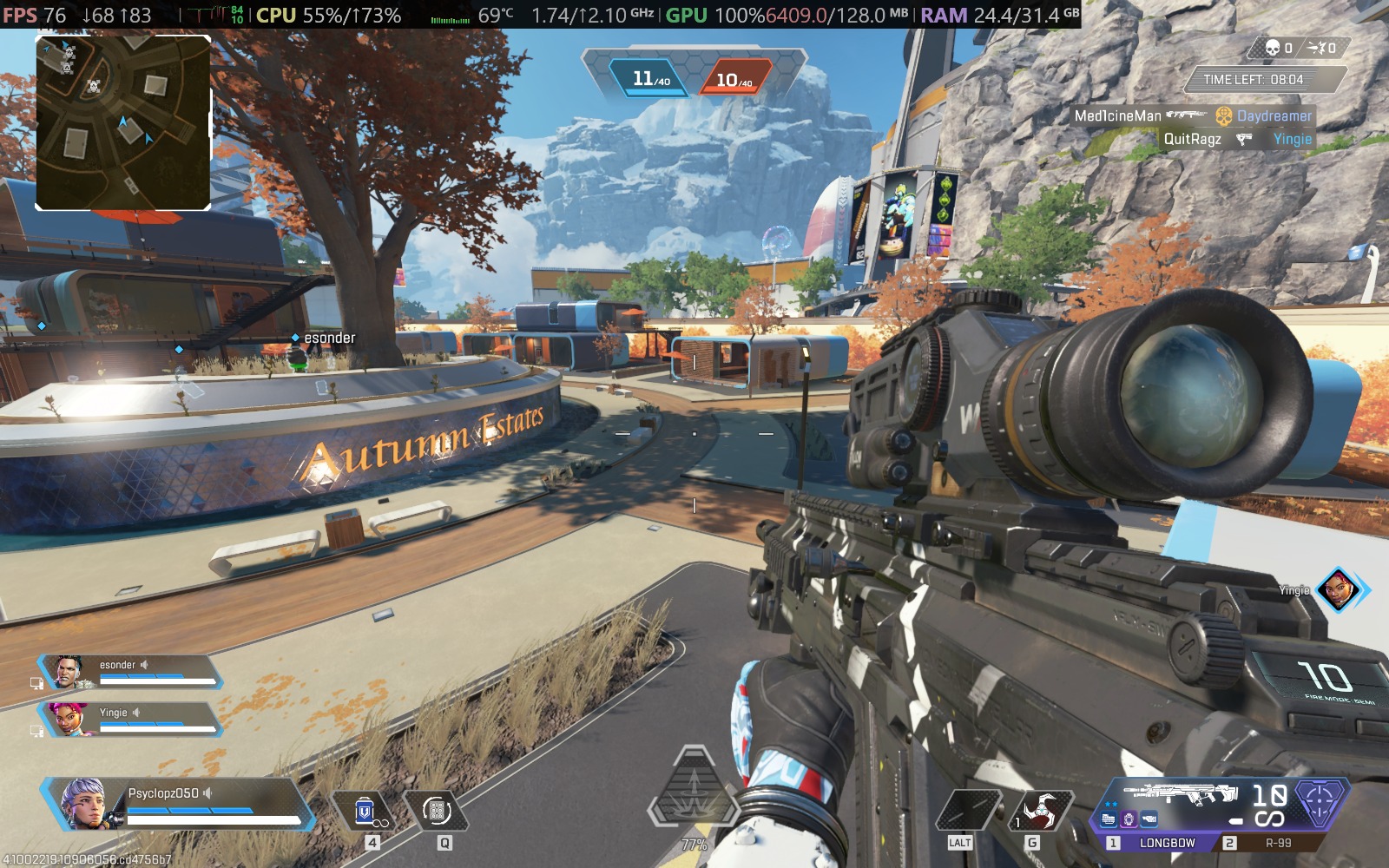The width and height of the screenshot is (1389, 868).
Task: Select the sniper stock attachment icon
Action: (x=1149, y=817)
